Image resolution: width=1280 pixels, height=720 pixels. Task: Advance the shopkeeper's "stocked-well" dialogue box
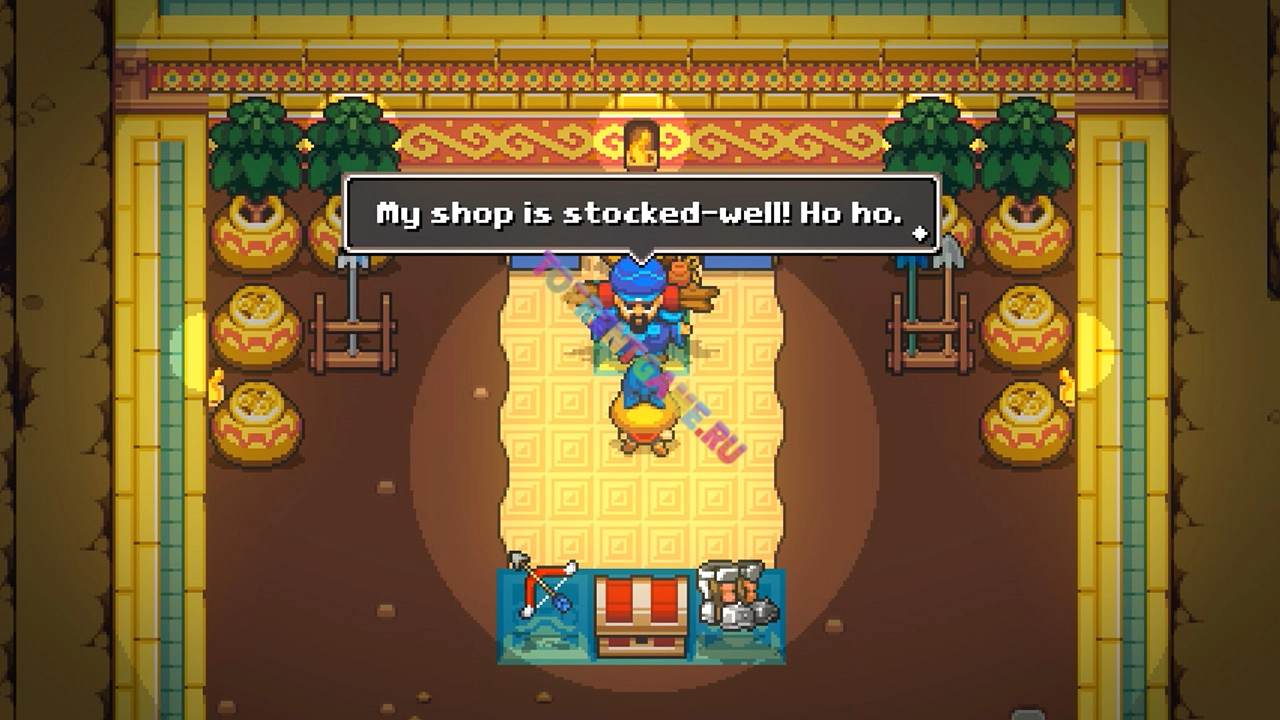coord(640,213)
